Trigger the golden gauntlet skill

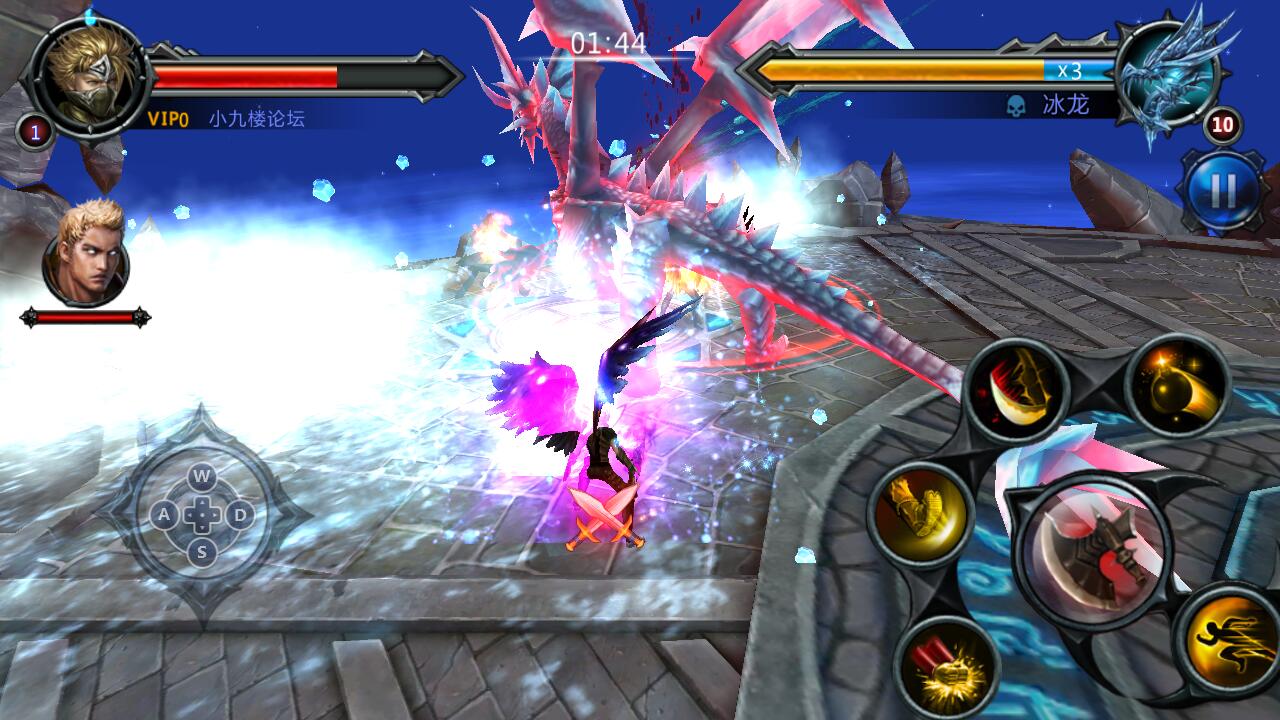pyautogui.click(x=920, y=514)
